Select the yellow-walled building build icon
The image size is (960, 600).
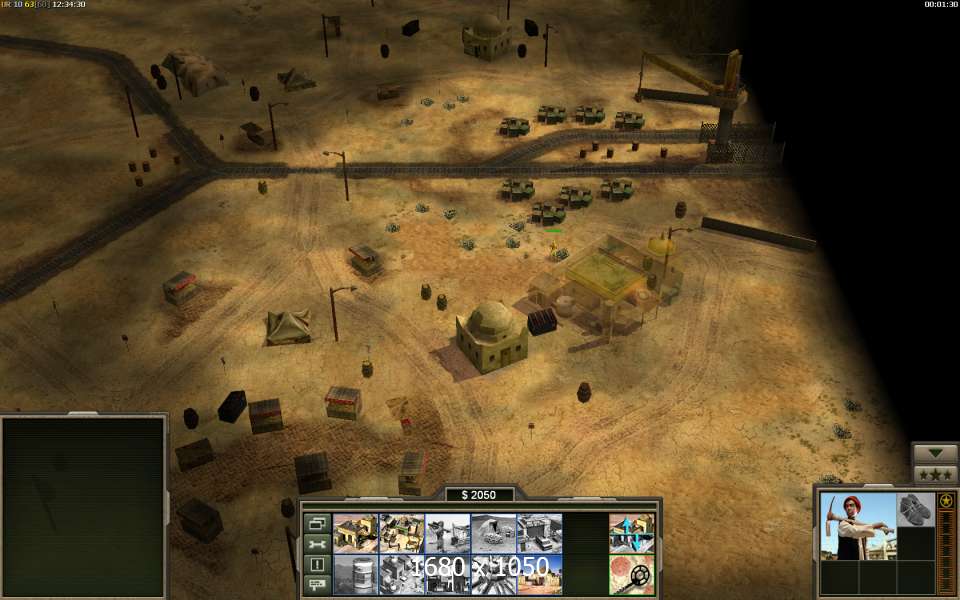(x=355, y=533)
